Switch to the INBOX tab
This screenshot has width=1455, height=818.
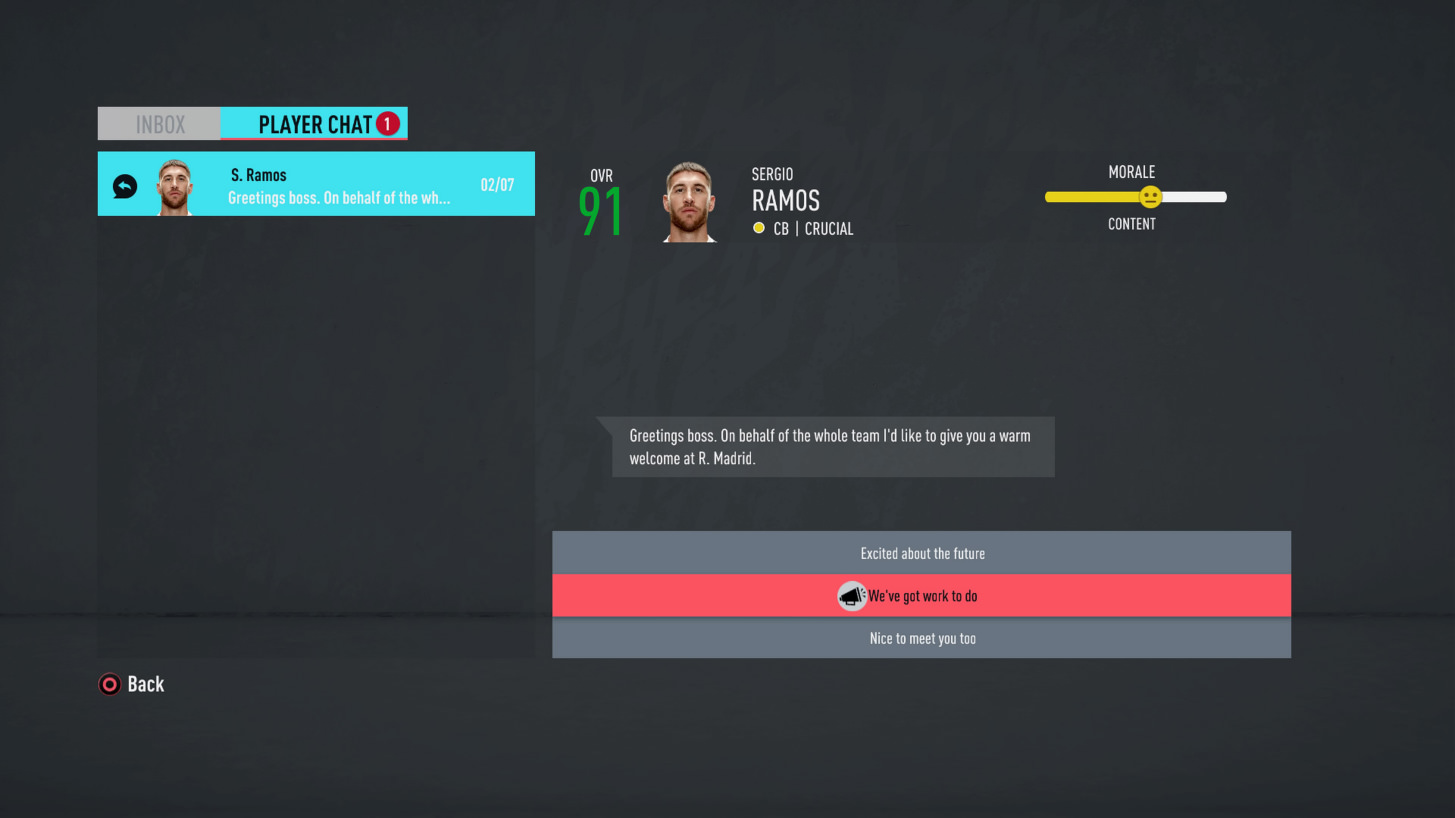[160, 123]
